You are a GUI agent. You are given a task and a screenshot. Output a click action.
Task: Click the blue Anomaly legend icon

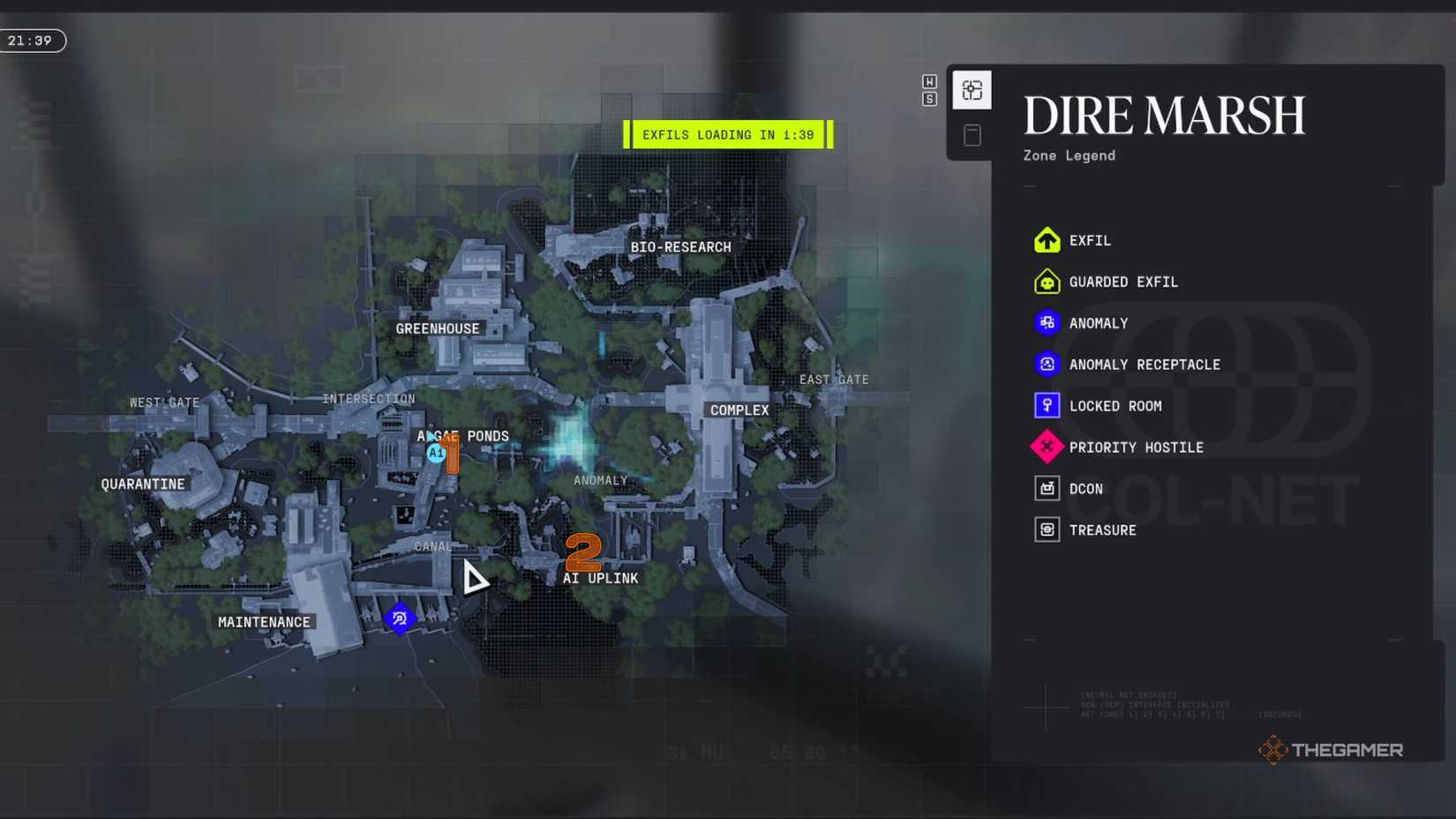point(1047,323)
